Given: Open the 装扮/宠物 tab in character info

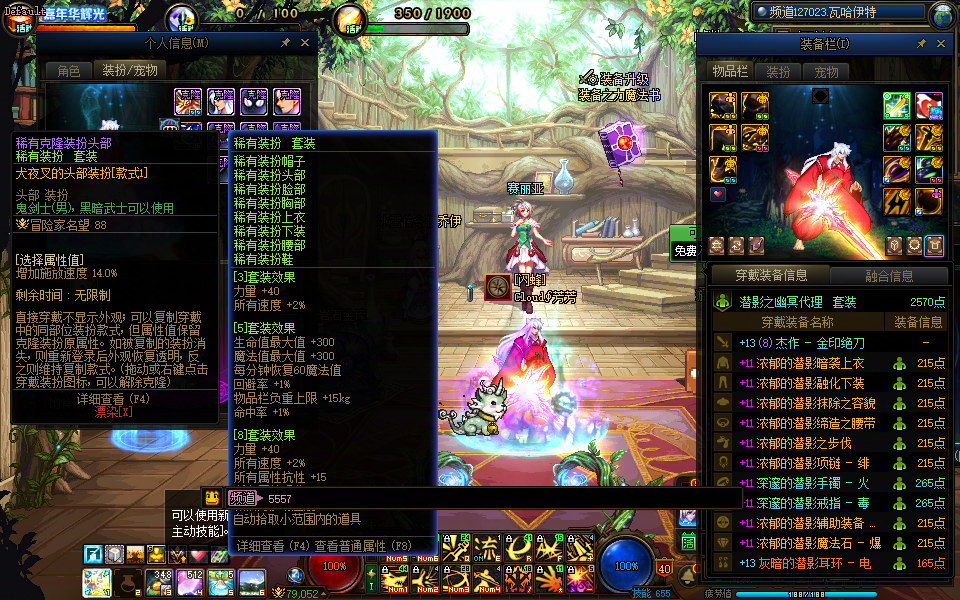Looking at the screenshot, I should click(130, 71).
